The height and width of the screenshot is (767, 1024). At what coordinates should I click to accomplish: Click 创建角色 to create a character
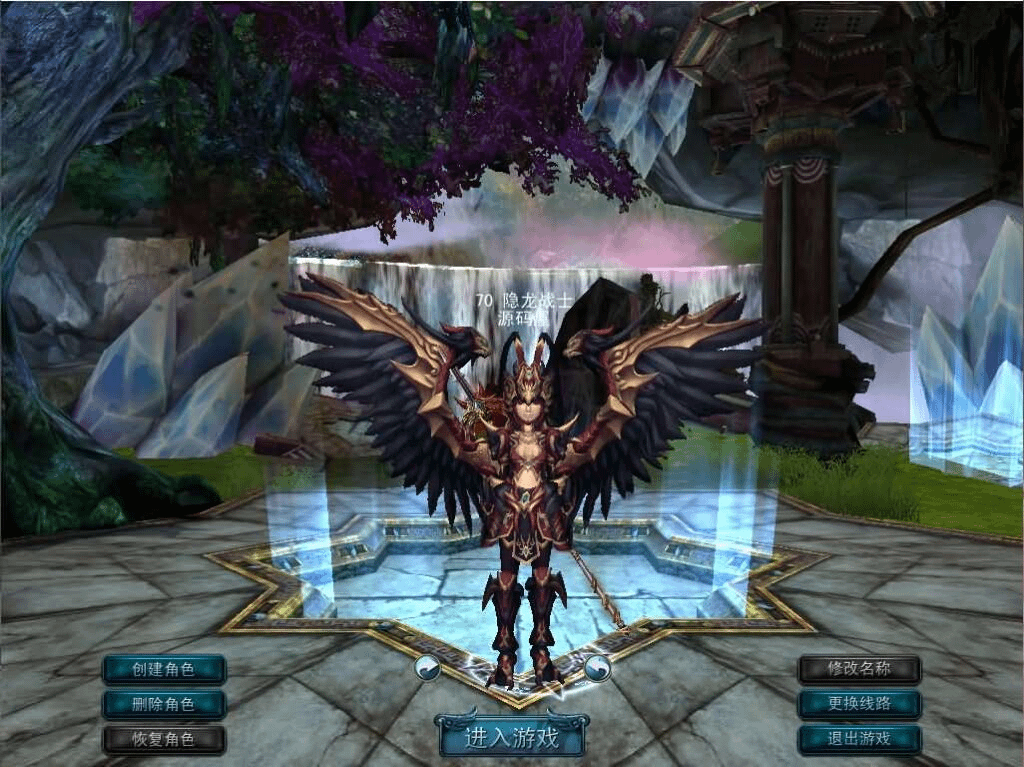click(x=163, y=669)
